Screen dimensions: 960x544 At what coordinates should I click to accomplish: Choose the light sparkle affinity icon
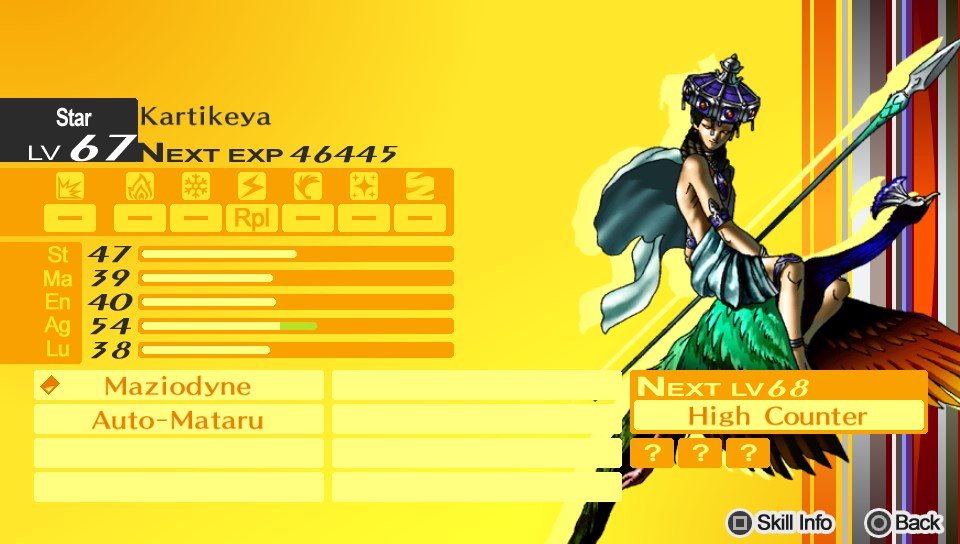click(364, 186)
